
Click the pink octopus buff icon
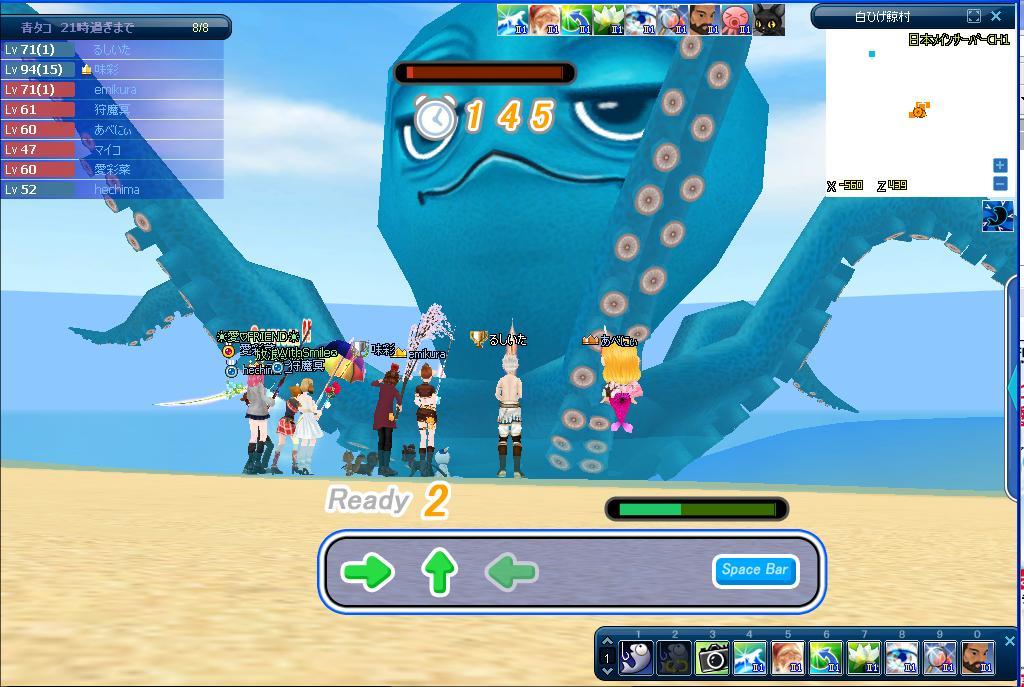click(736, 19)
